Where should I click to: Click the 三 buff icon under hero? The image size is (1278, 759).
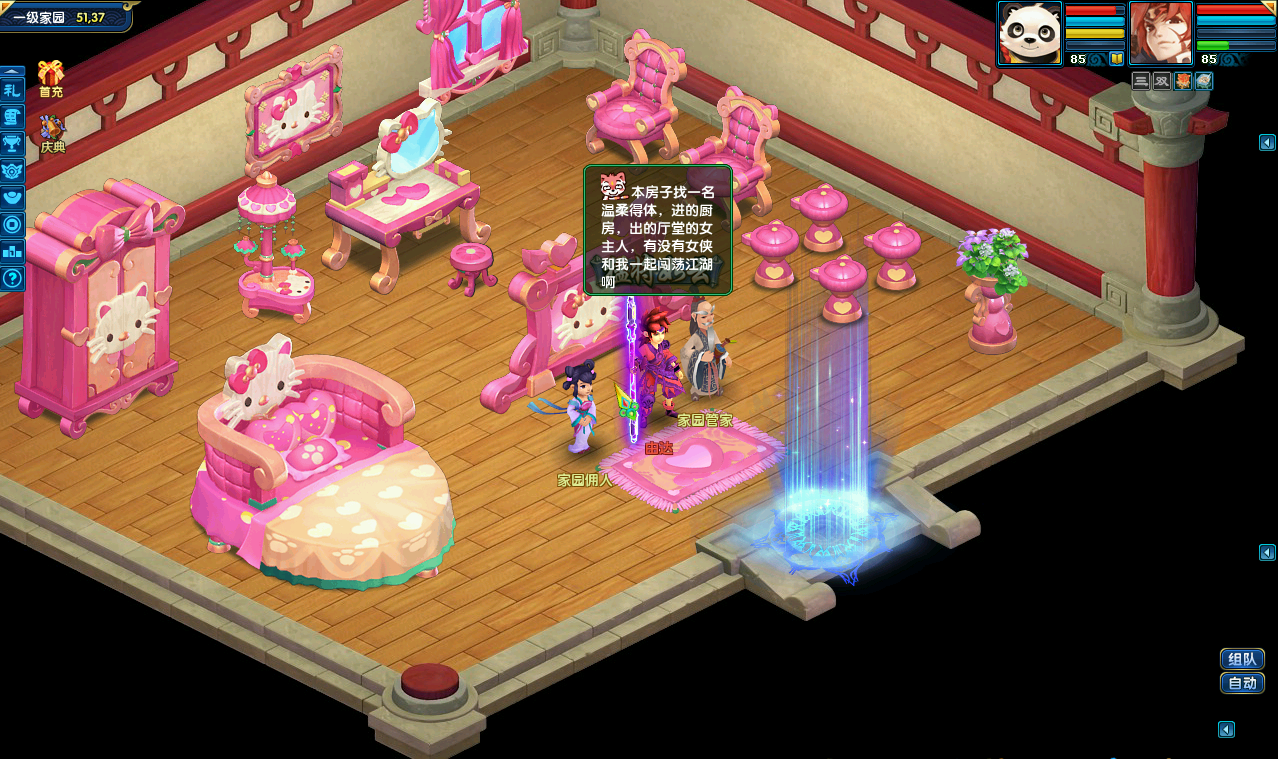(1141, 81)
